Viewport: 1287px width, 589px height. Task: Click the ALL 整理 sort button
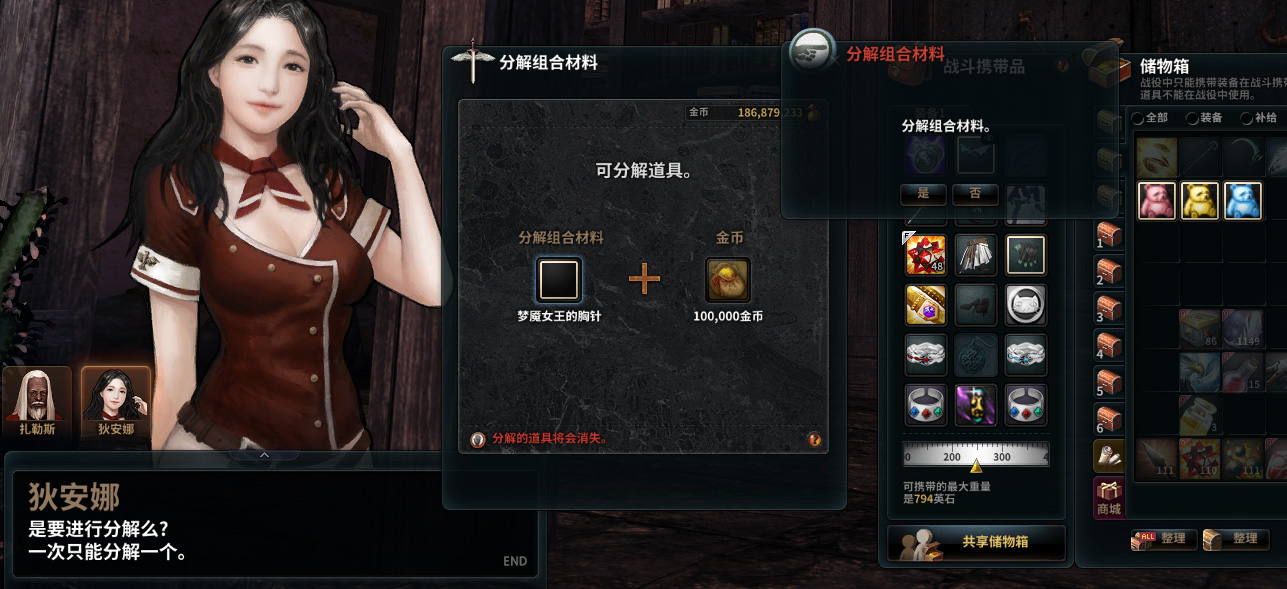[1159, 539]
